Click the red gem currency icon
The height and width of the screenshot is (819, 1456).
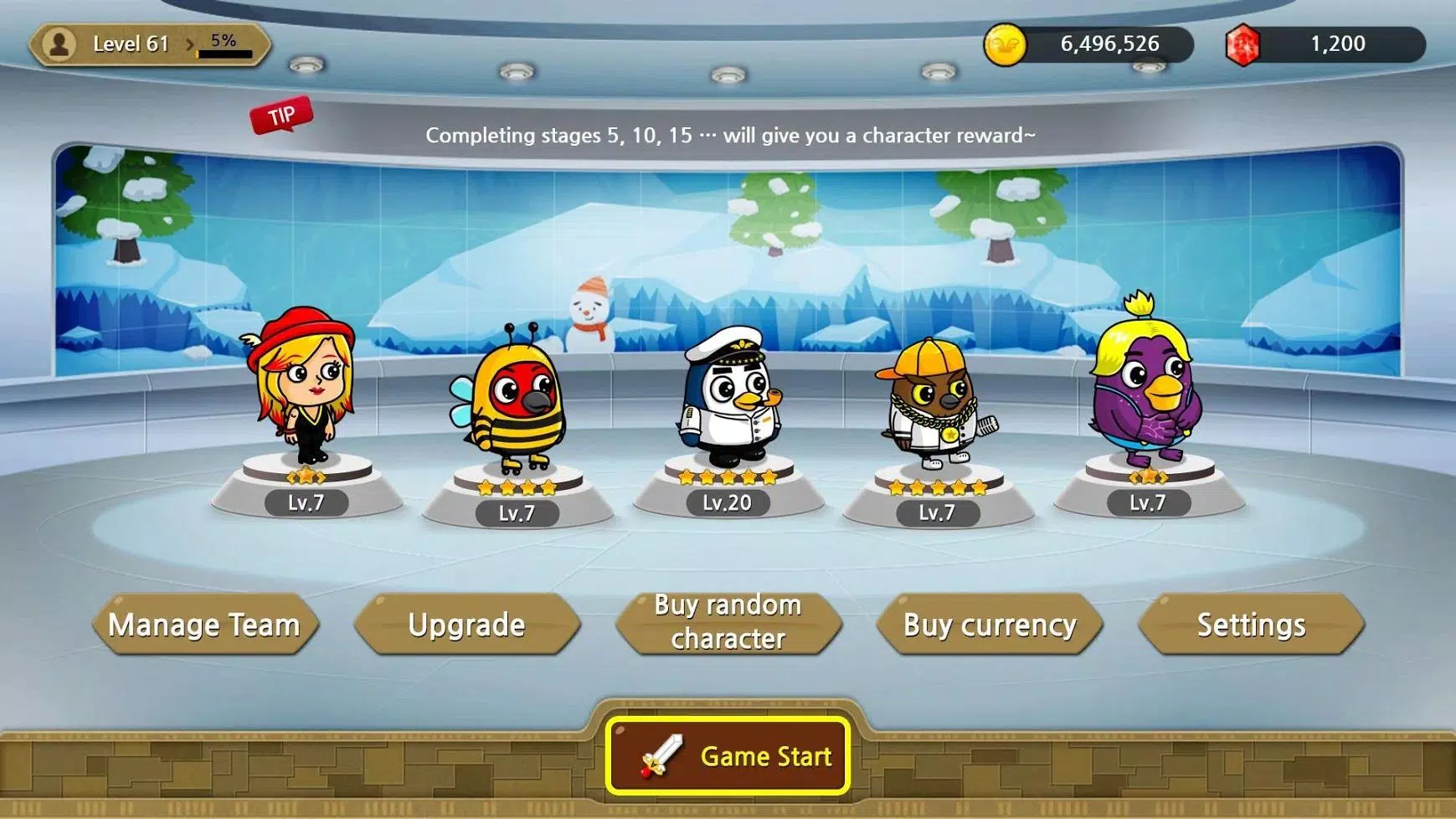(1242, 44)
